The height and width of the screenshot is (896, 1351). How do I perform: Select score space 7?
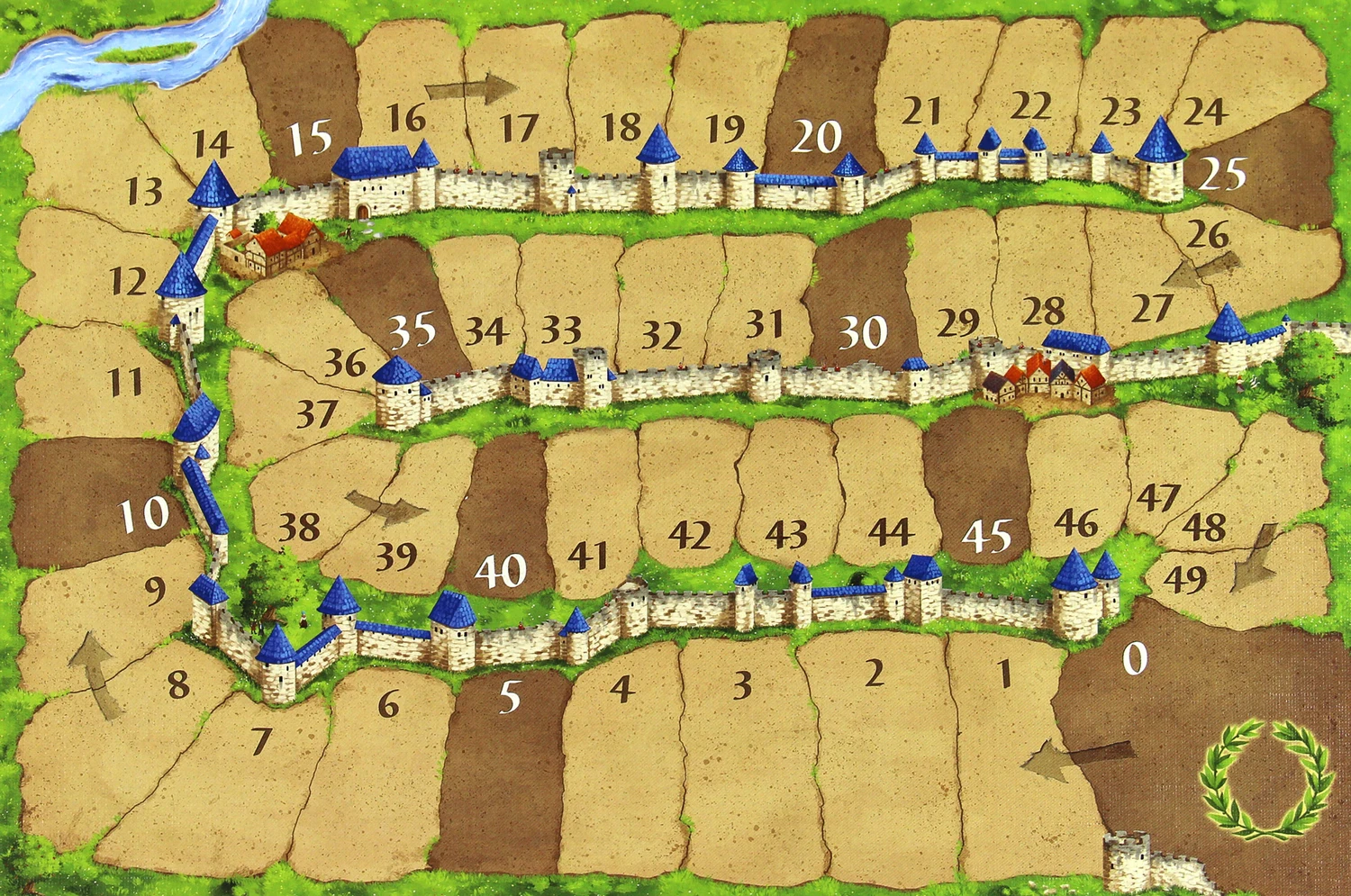click(x=261, y=741)
